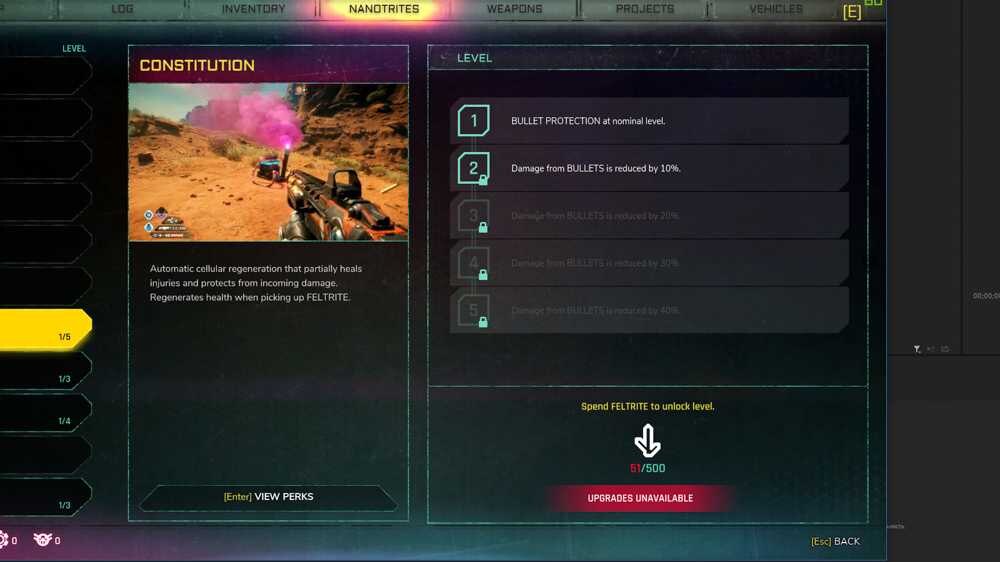Pick locked level 4 bullets 30% row
The width and height of the screenshot is (1000, 562).
click(x=648, y=263)
